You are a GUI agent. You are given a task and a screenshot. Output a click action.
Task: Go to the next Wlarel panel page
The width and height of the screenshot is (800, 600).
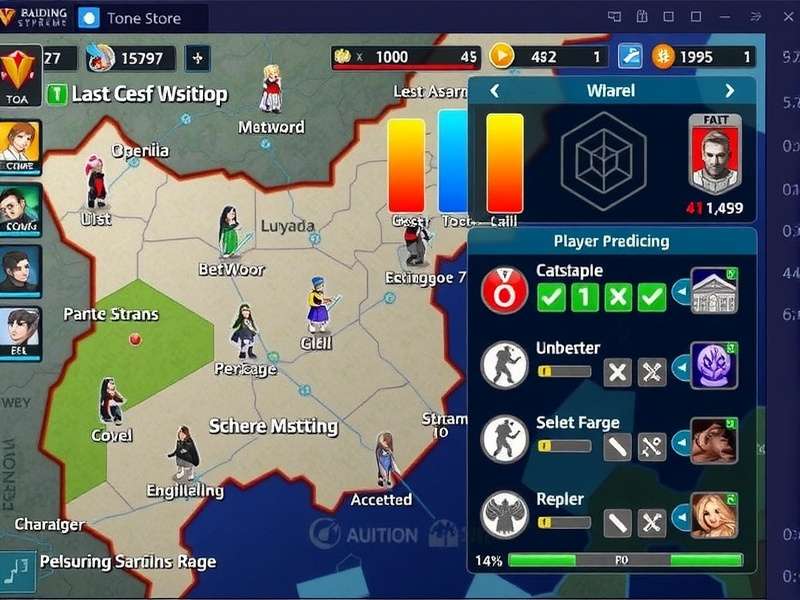pos(729,91)
